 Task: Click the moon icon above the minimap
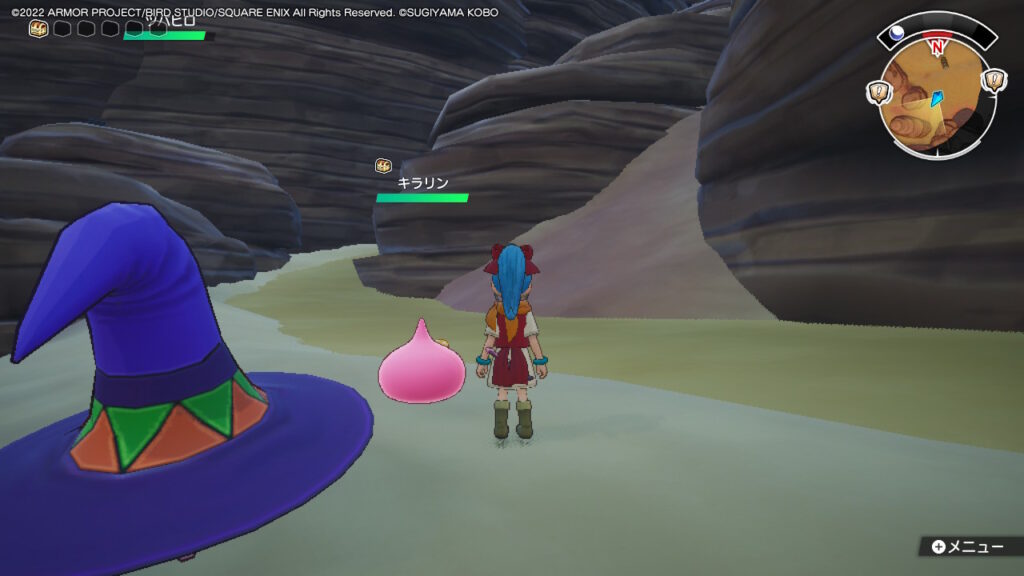coord(898,32)
